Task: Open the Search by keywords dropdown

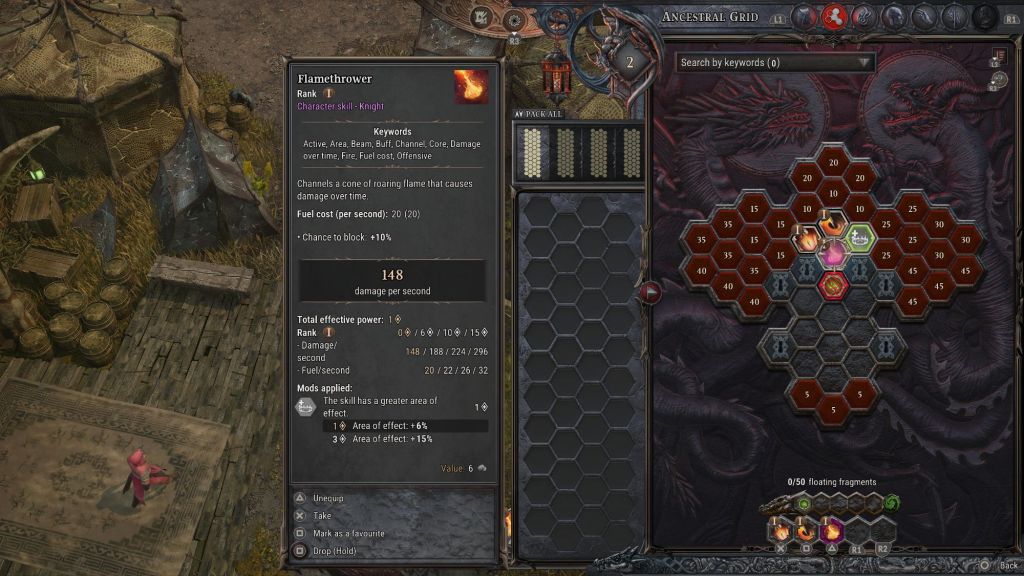Action: coord(775,62)
